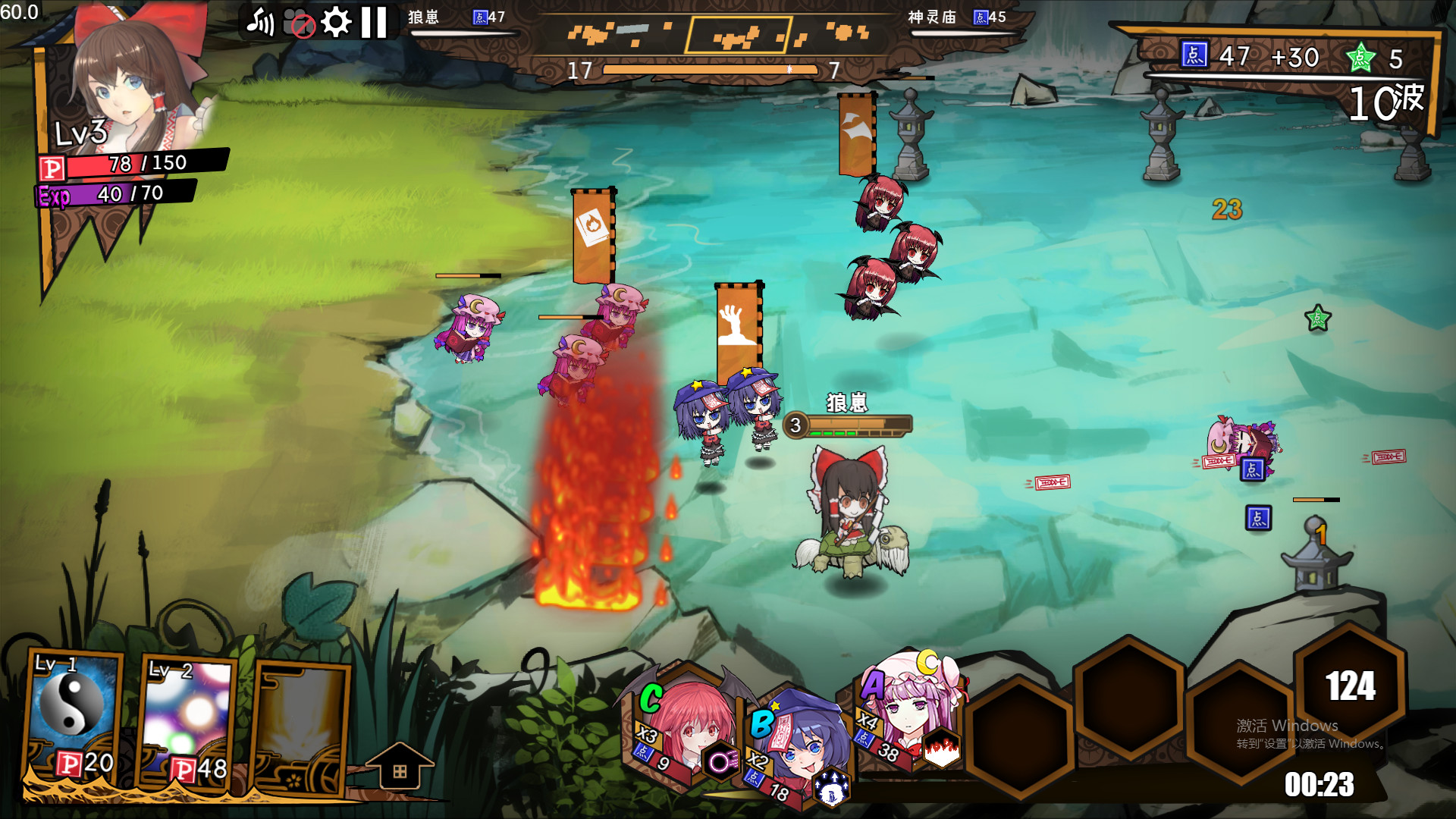The image size is (1456, 819).
Task: Open the settings gear menu
Action: coord(334,21)
